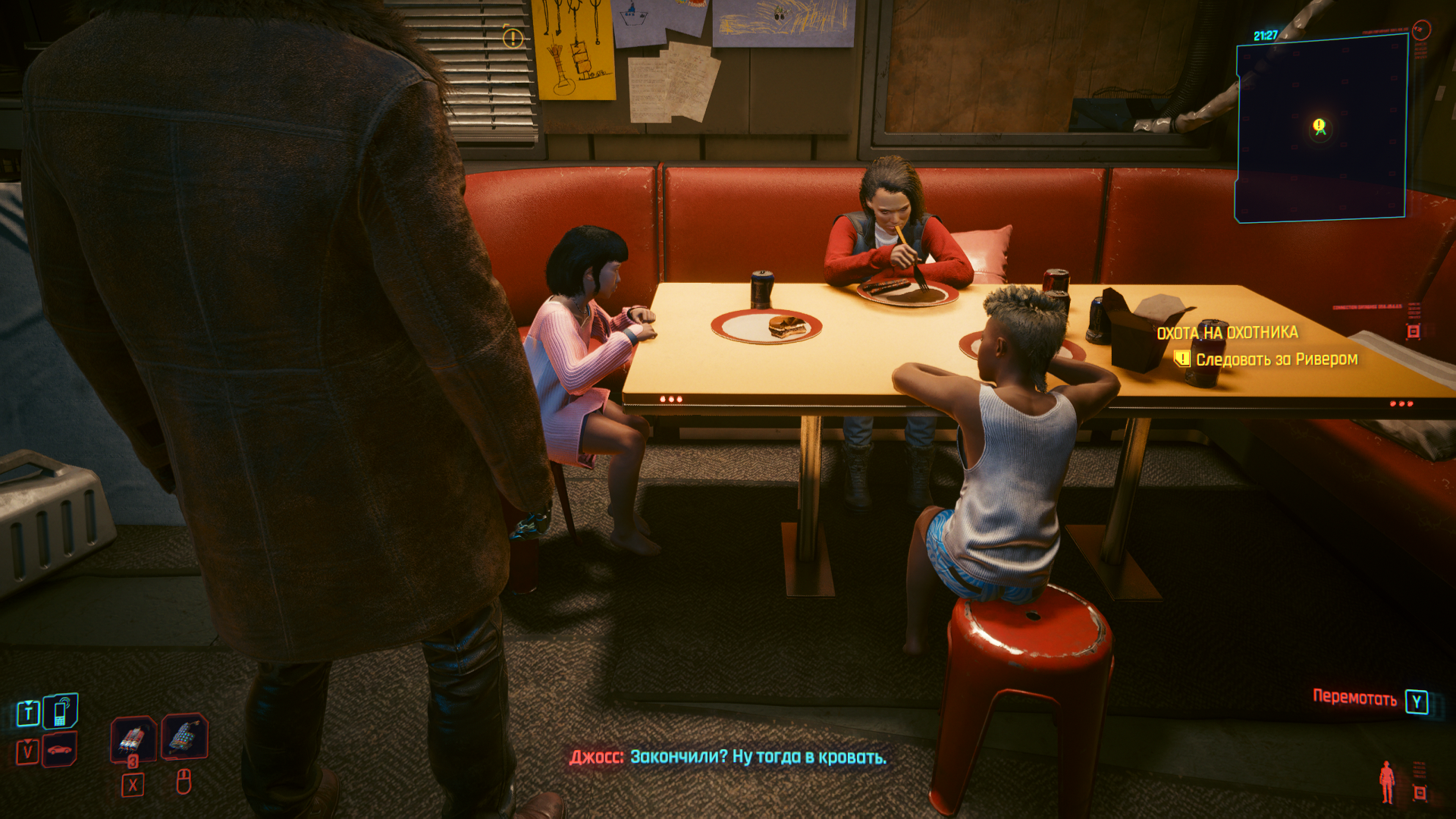Select the "Следовать за Ривером" objective
The width and height of the screenshot is (1456, 819).
point(1276,359)
